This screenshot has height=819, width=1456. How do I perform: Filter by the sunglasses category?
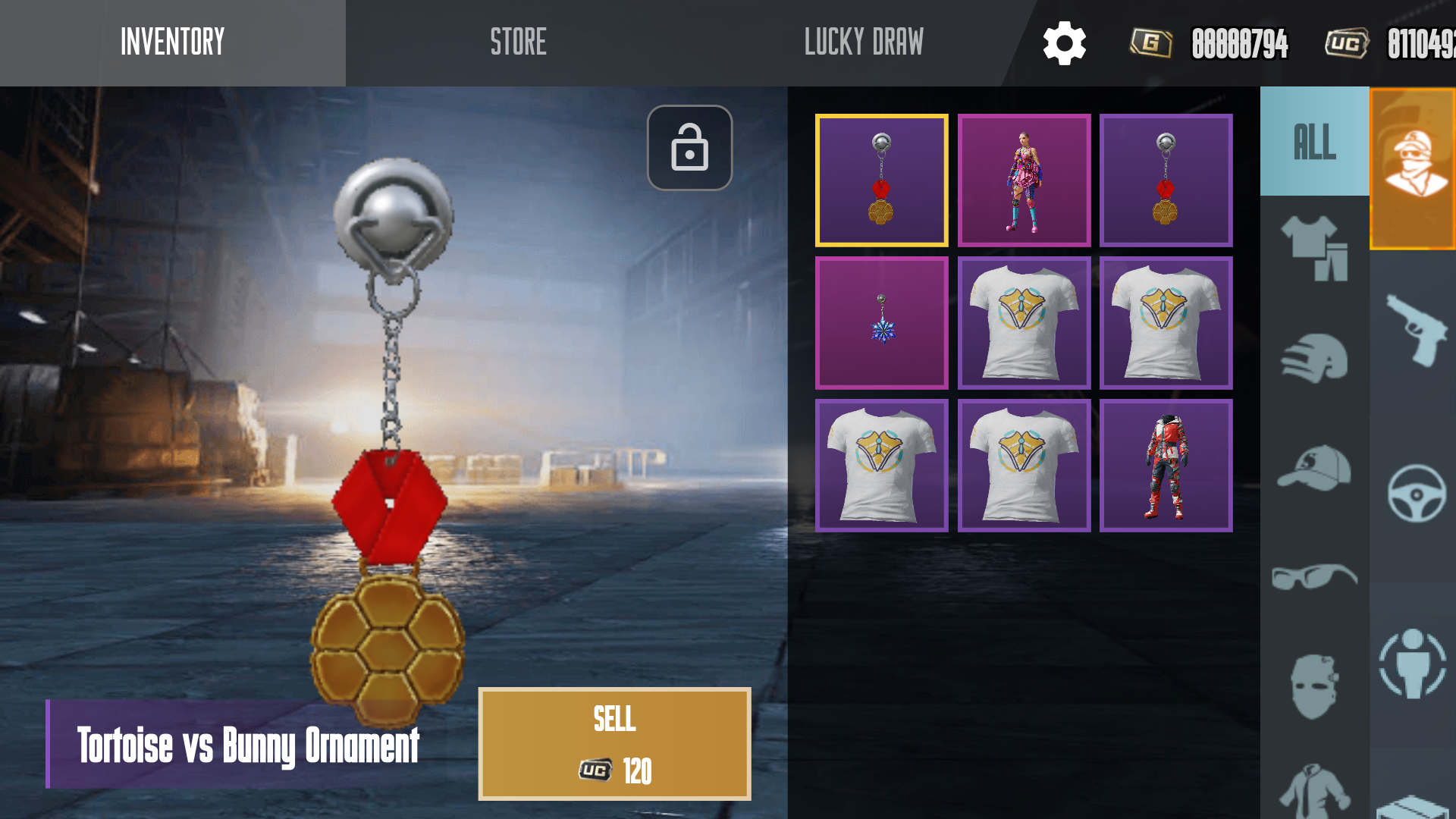(x=1314, y=576)
